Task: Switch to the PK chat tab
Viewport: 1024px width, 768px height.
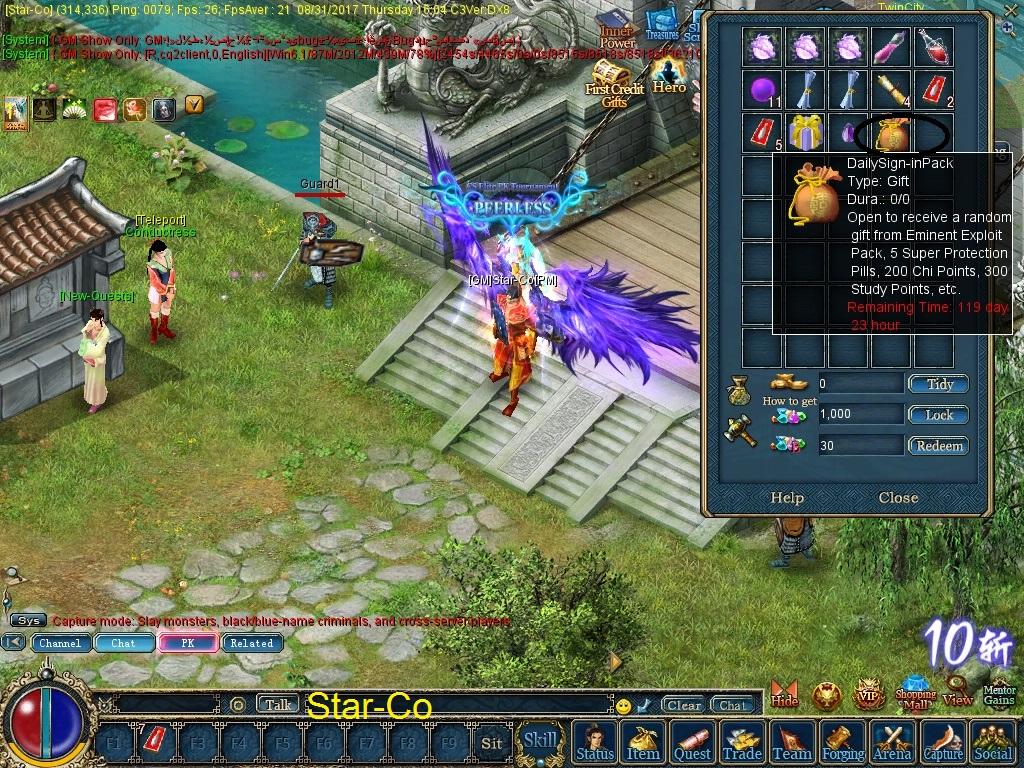Action: (x=187, y=643)
